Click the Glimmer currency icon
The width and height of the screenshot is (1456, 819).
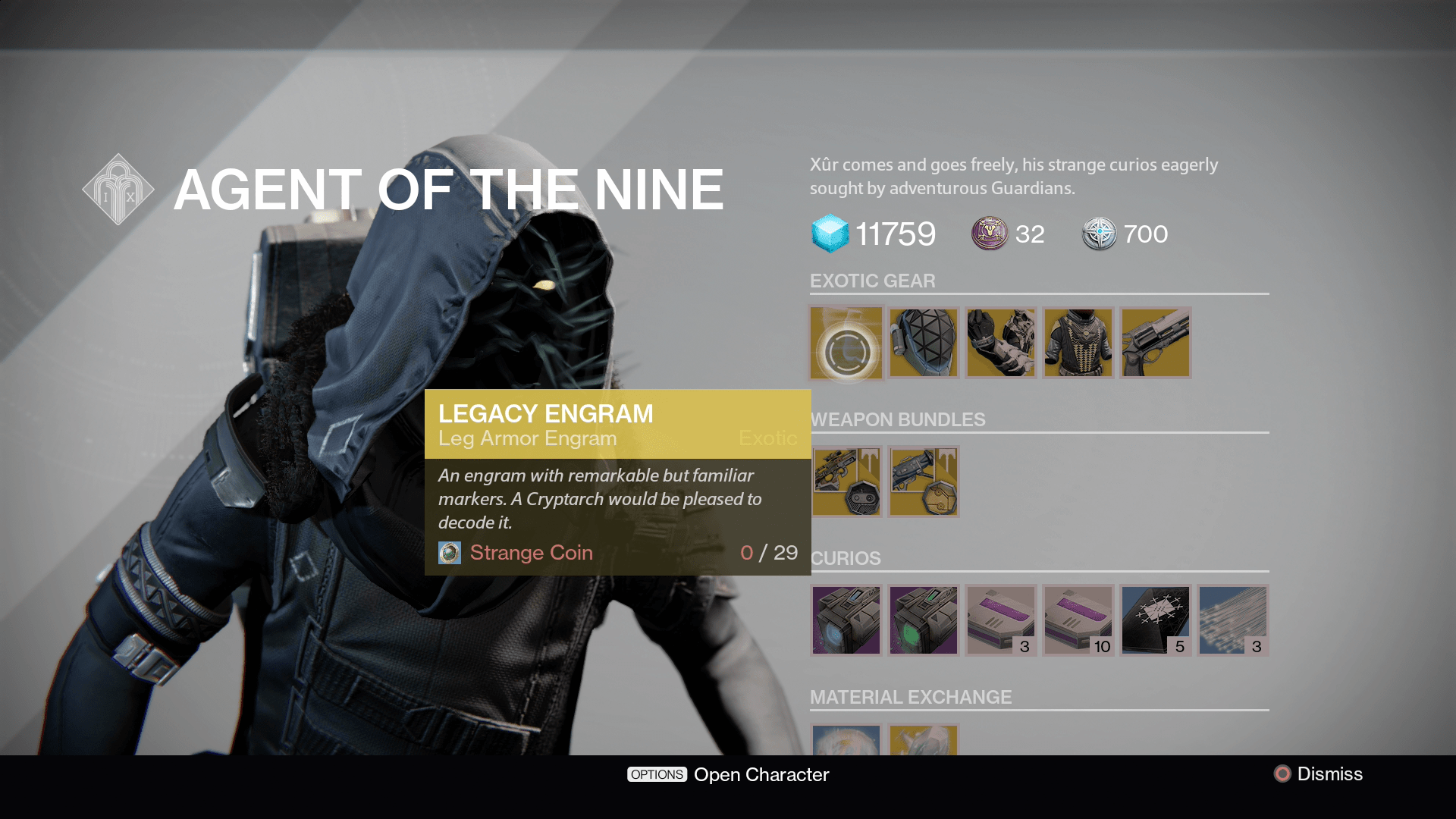click(831, 234)
